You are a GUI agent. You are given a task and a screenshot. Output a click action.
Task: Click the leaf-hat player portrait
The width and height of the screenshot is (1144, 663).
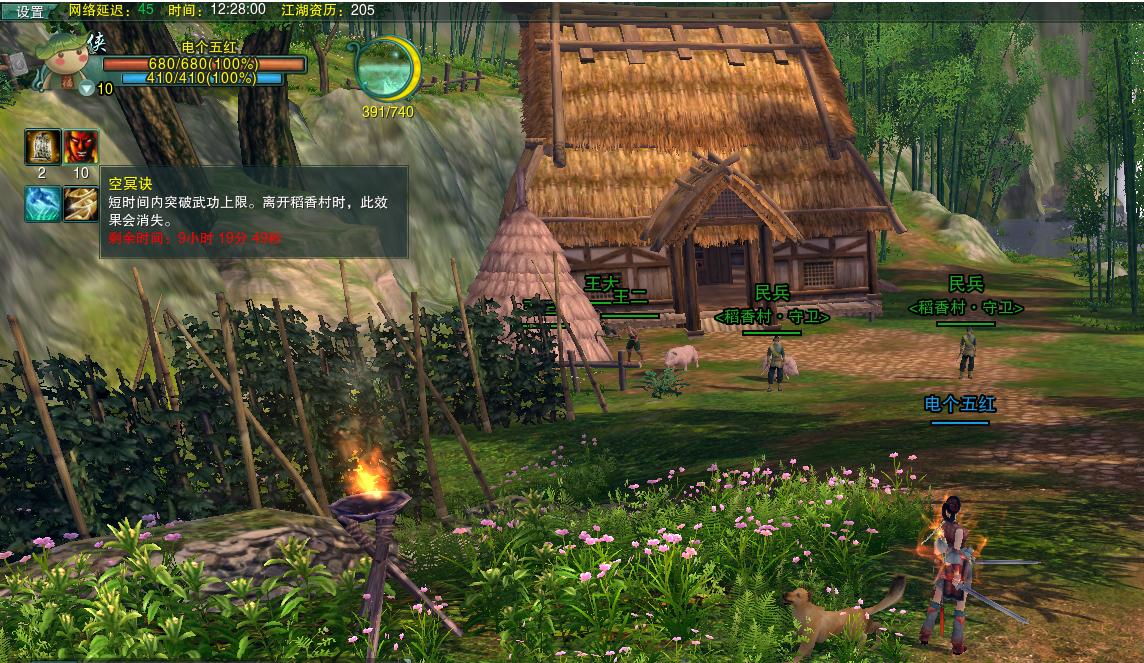(64, 62)
